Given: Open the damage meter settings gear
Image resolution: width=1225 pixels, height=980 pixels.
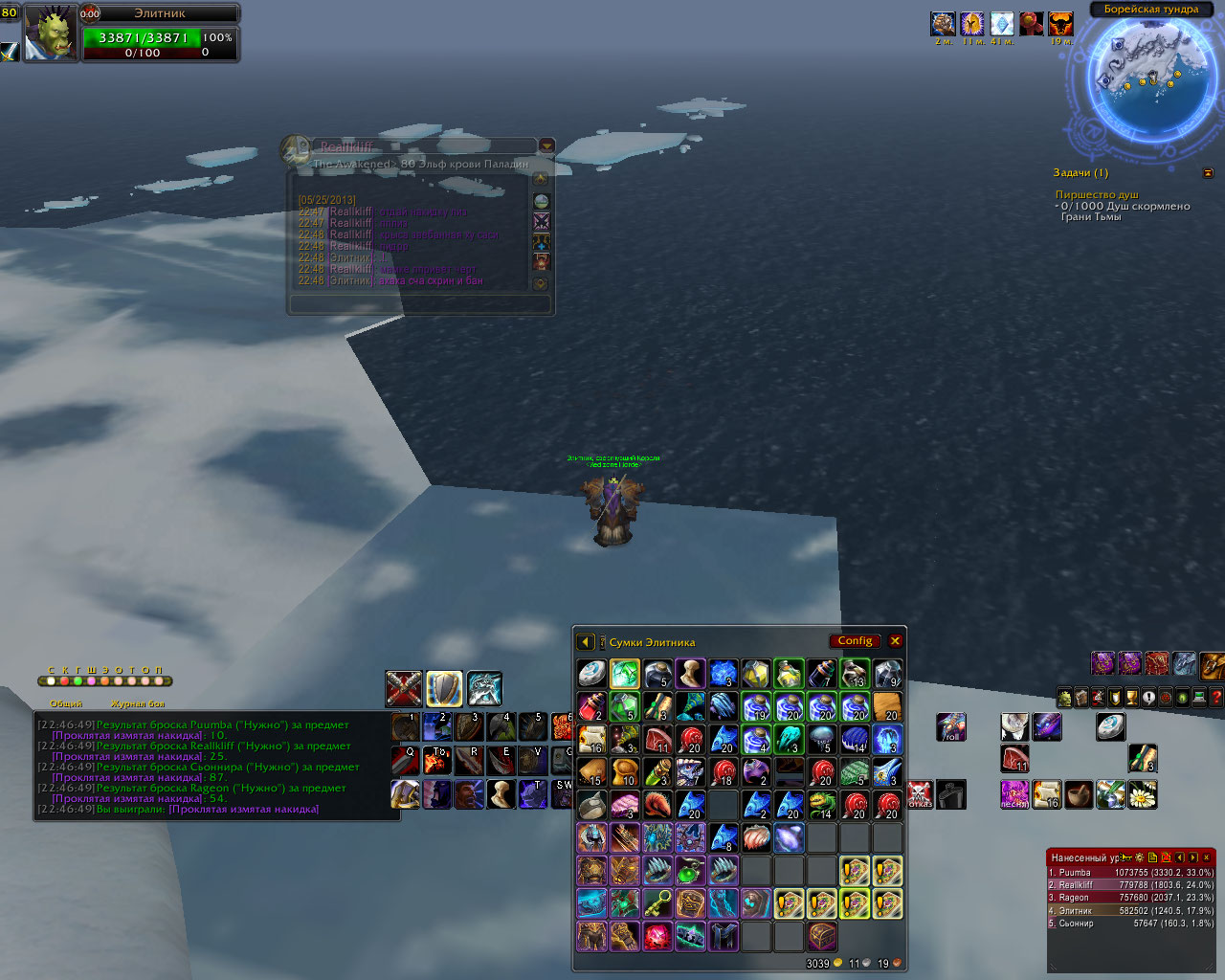Looking at the screenshot, I should pyautogui.click(x=1140, y=857).
